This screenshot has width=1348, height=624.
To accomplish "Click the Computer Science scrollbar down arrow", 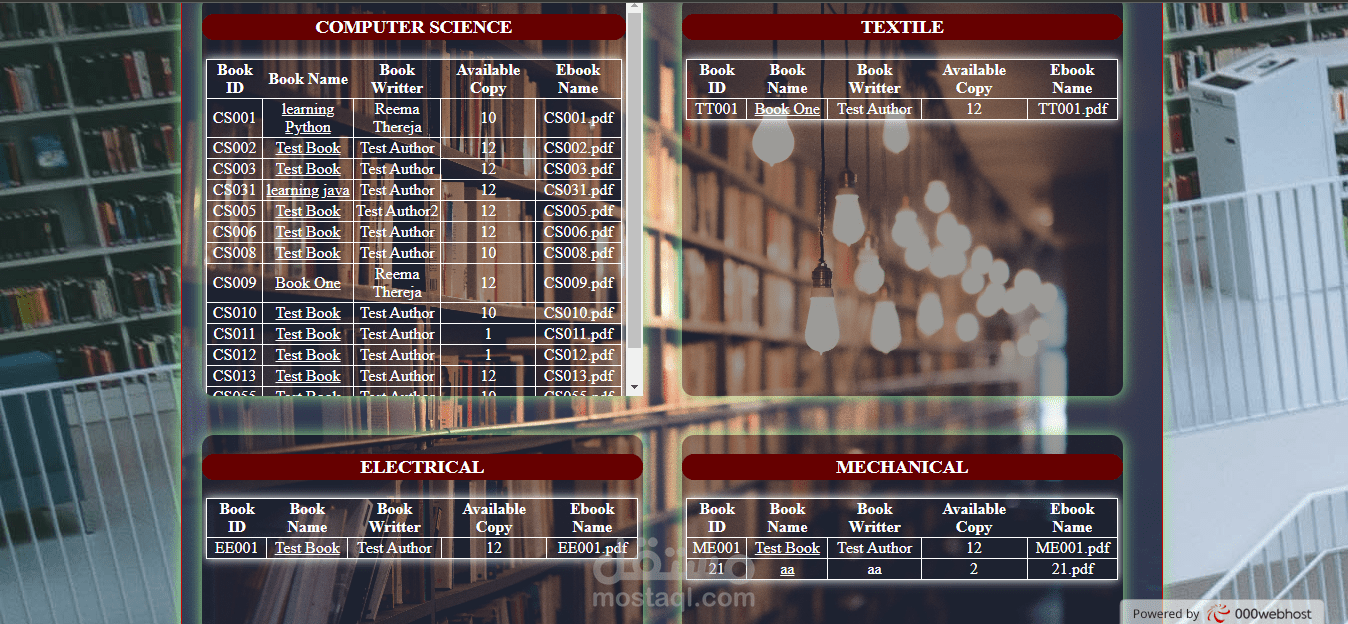I will click(x=633, y=387).
